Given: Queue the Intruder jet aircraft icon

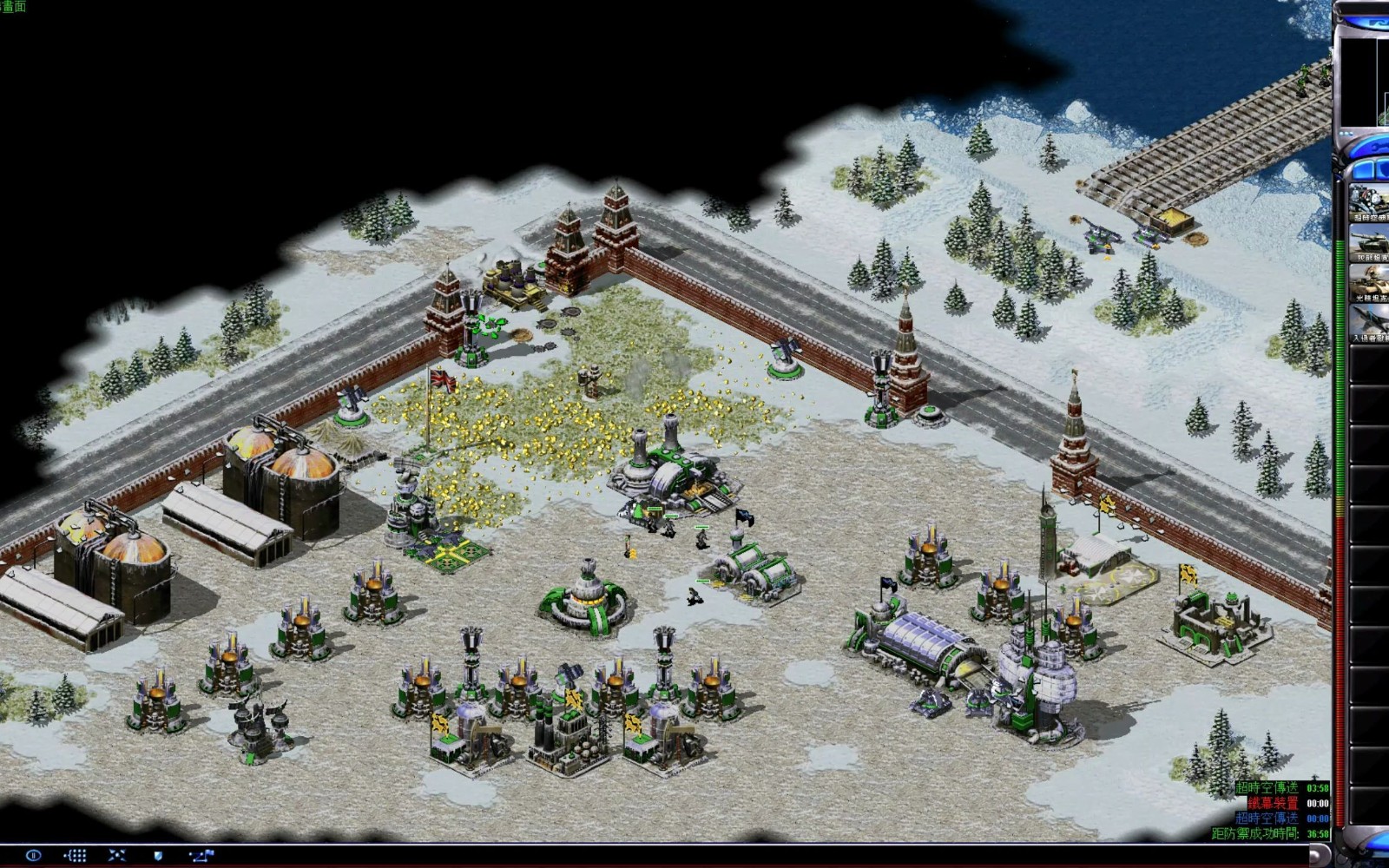Looking at the screenshot, I should (1370, 323).
